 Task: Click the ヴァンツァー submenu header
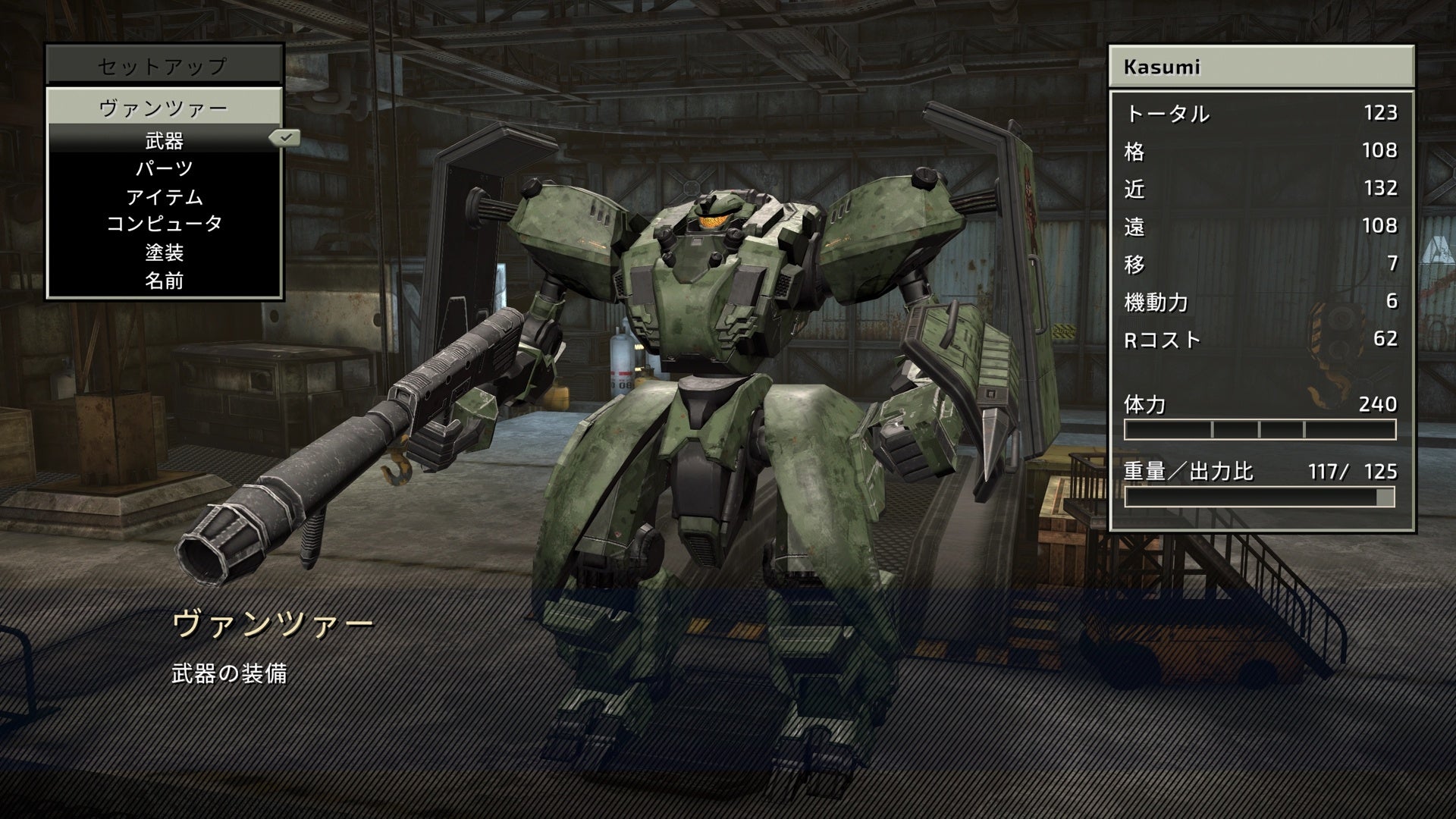[x=165, y=108]
